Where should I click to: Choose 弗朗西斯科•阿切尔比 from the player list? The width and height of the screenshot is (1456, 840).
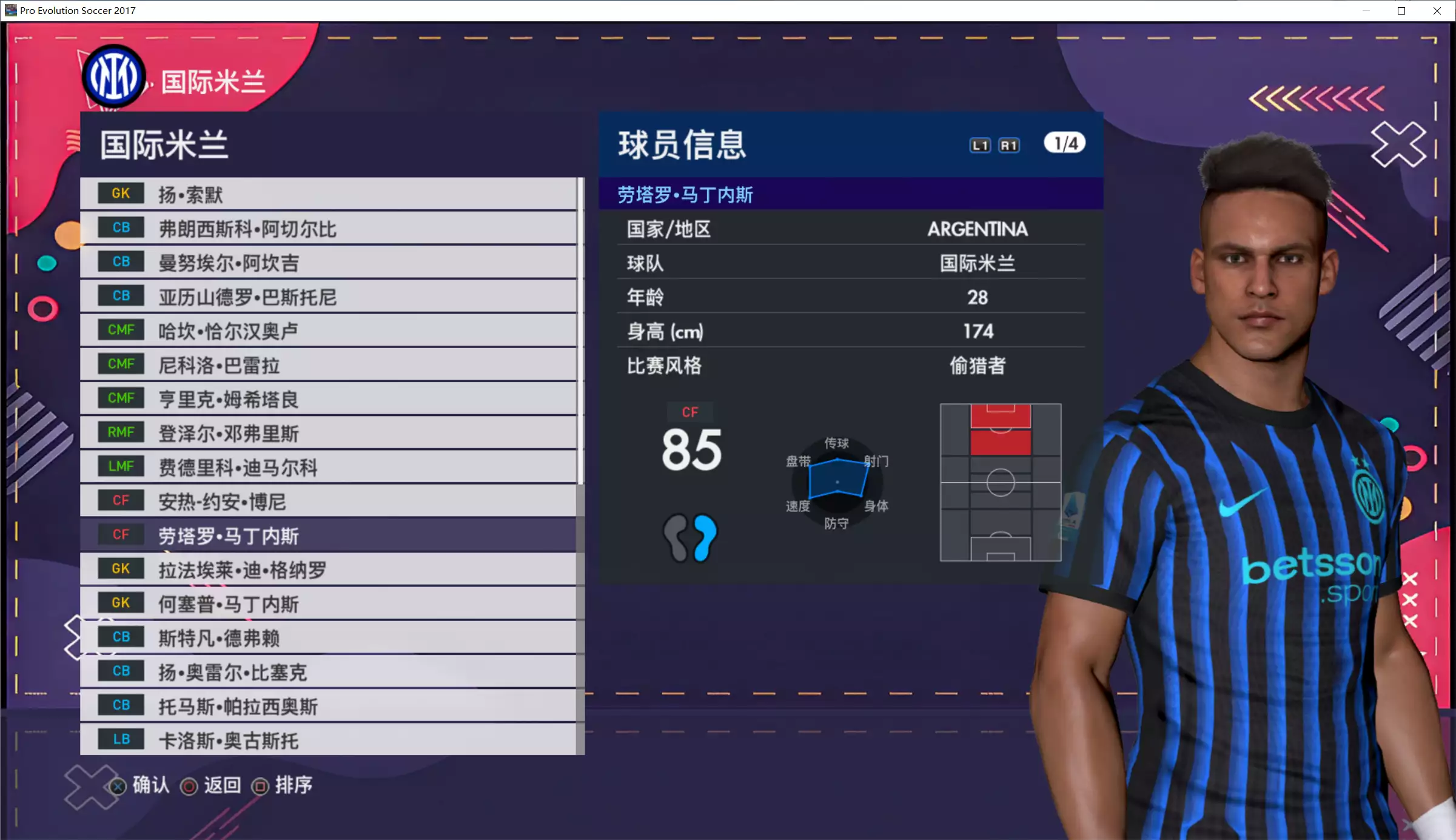(x=327, y=228)
